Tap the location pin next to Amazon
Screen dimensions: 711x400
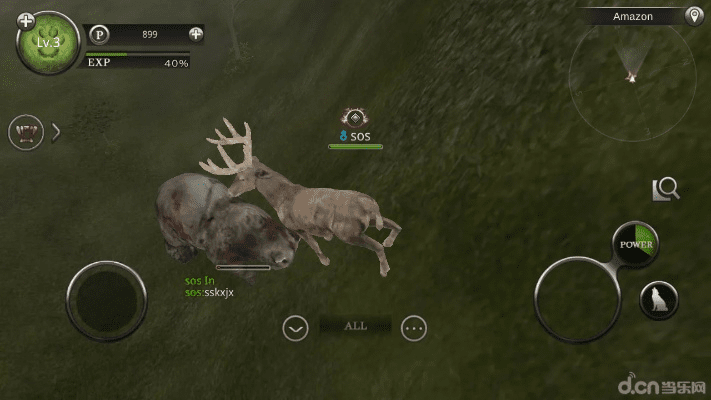pyautogui.click(x=693, y=16)
